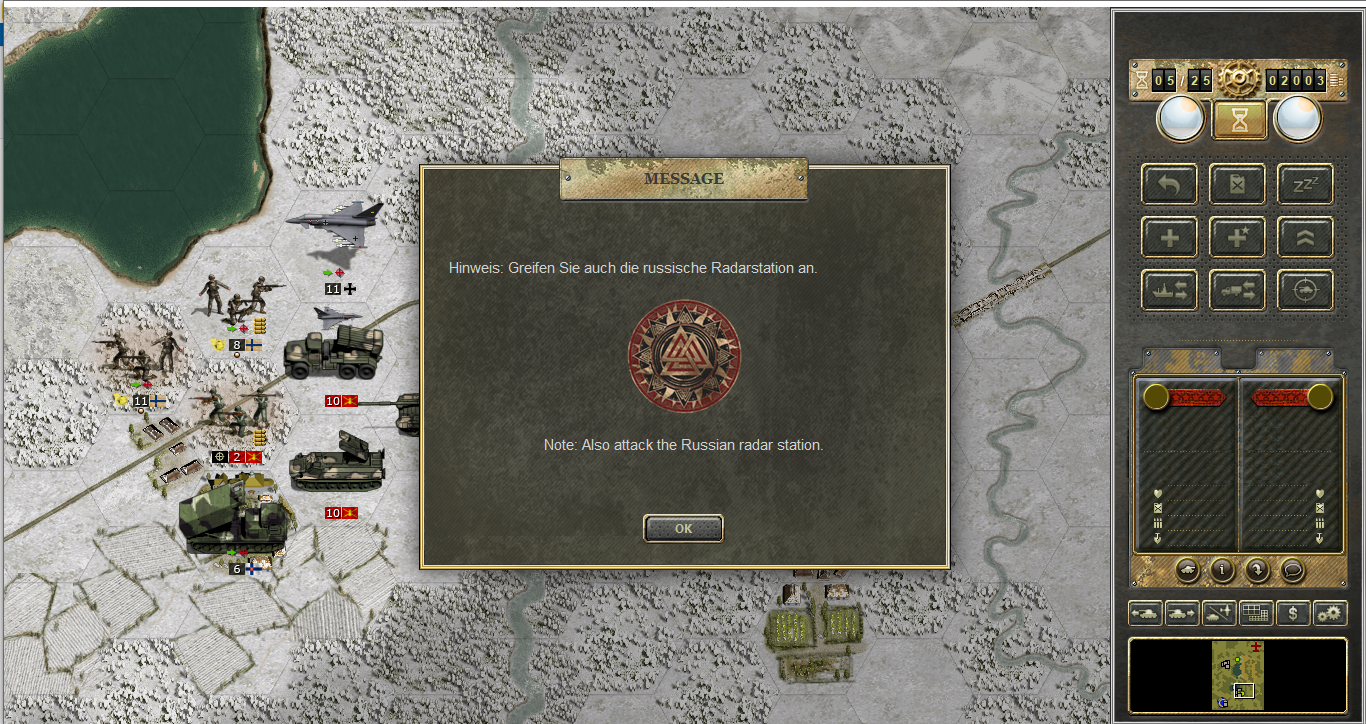
Task: Select the tank crosshair targeting button
Action: (x=1304, y=290)
